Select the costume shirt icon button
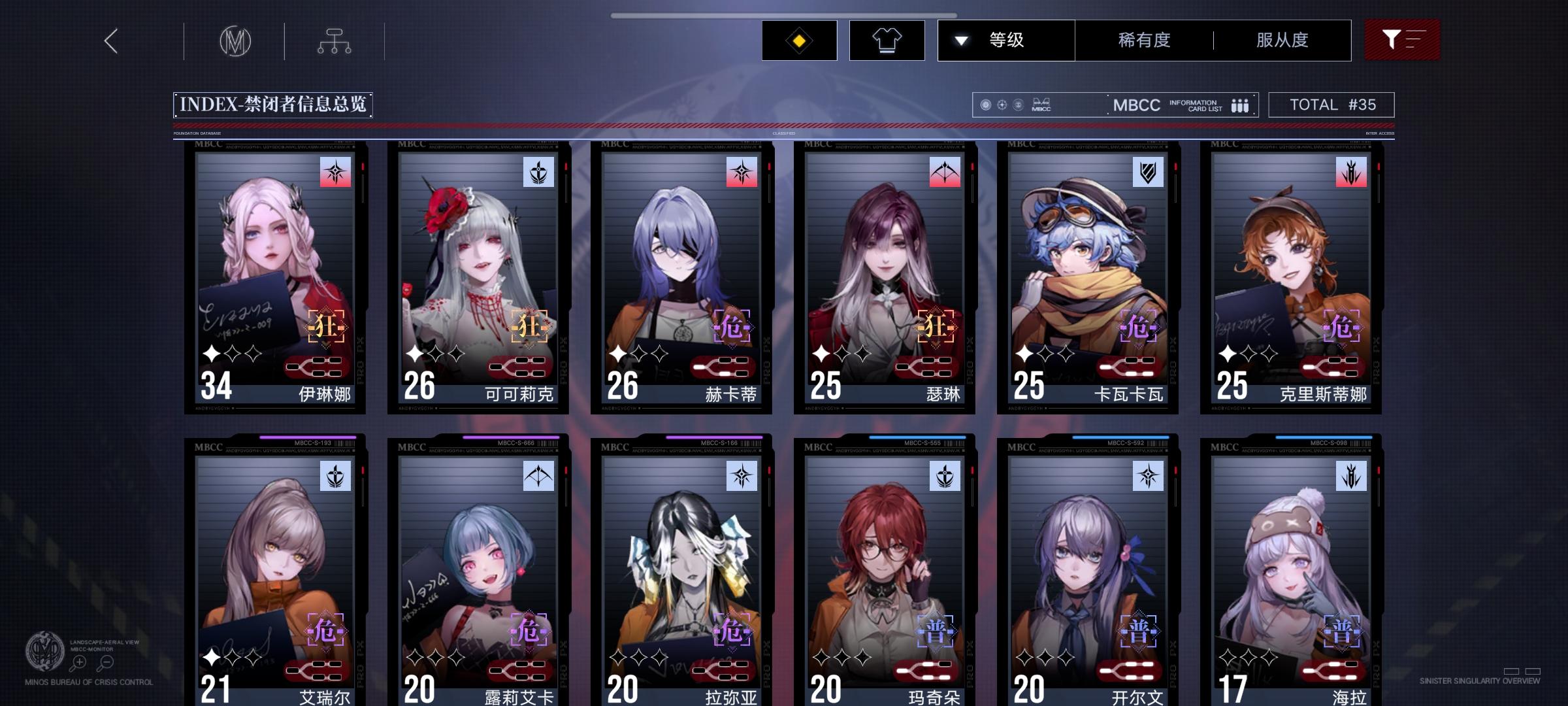 [887, 40]
